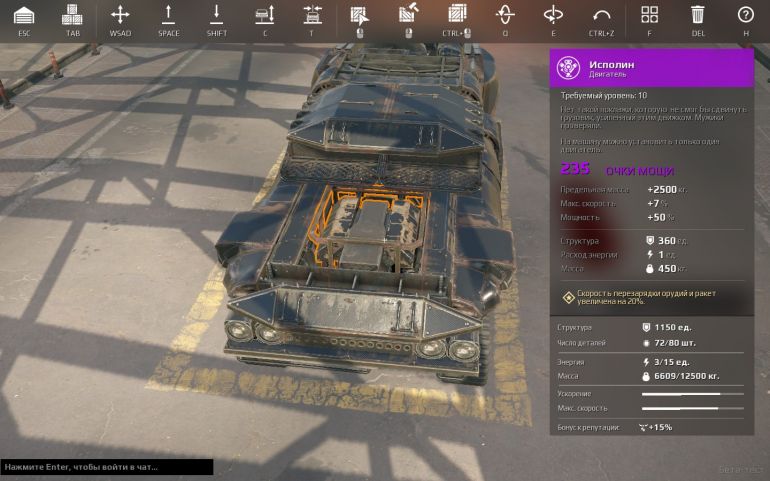The height and width of the screenshot is (481, 770).
Task: Use the multi-select parts tool
Action: (x=457, y=15)
